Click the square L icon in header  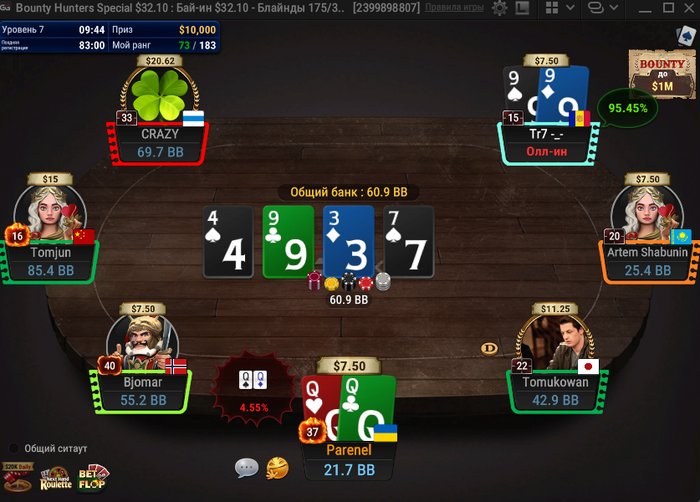tap(521, 7)
